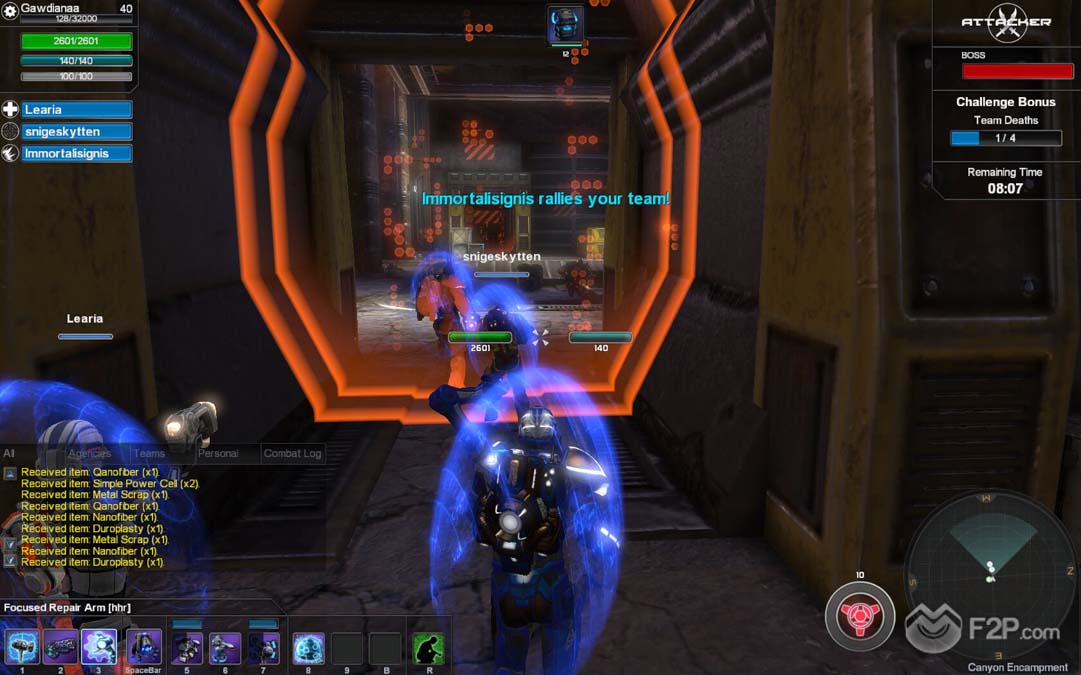Deploy the turret in slot 6
The height and width of the screenshot is (675, 1081).
tap(225, 648)
